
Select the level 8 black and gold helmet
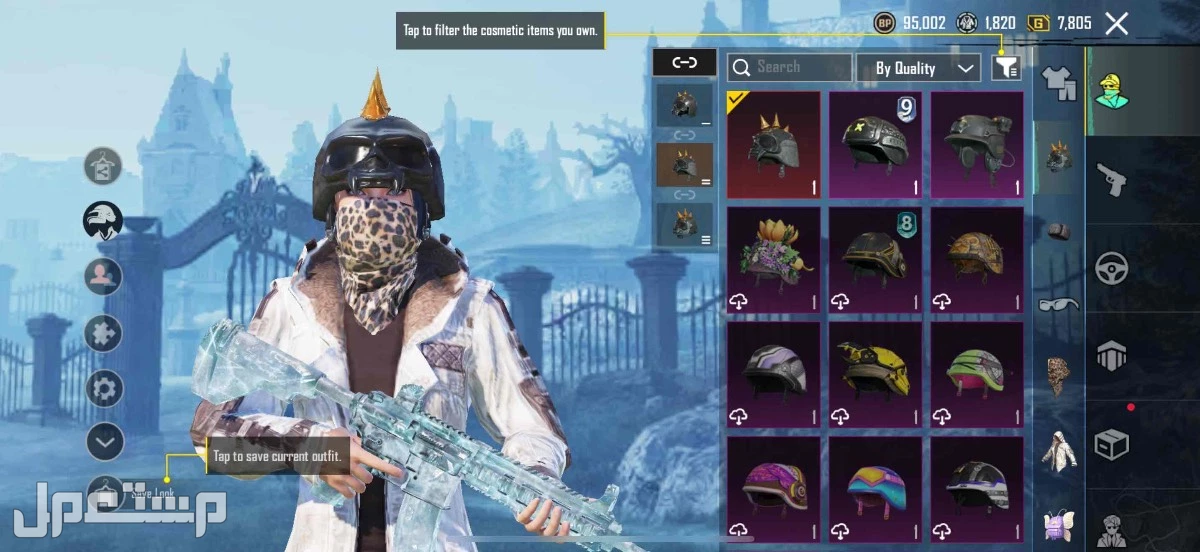(875, 260)
